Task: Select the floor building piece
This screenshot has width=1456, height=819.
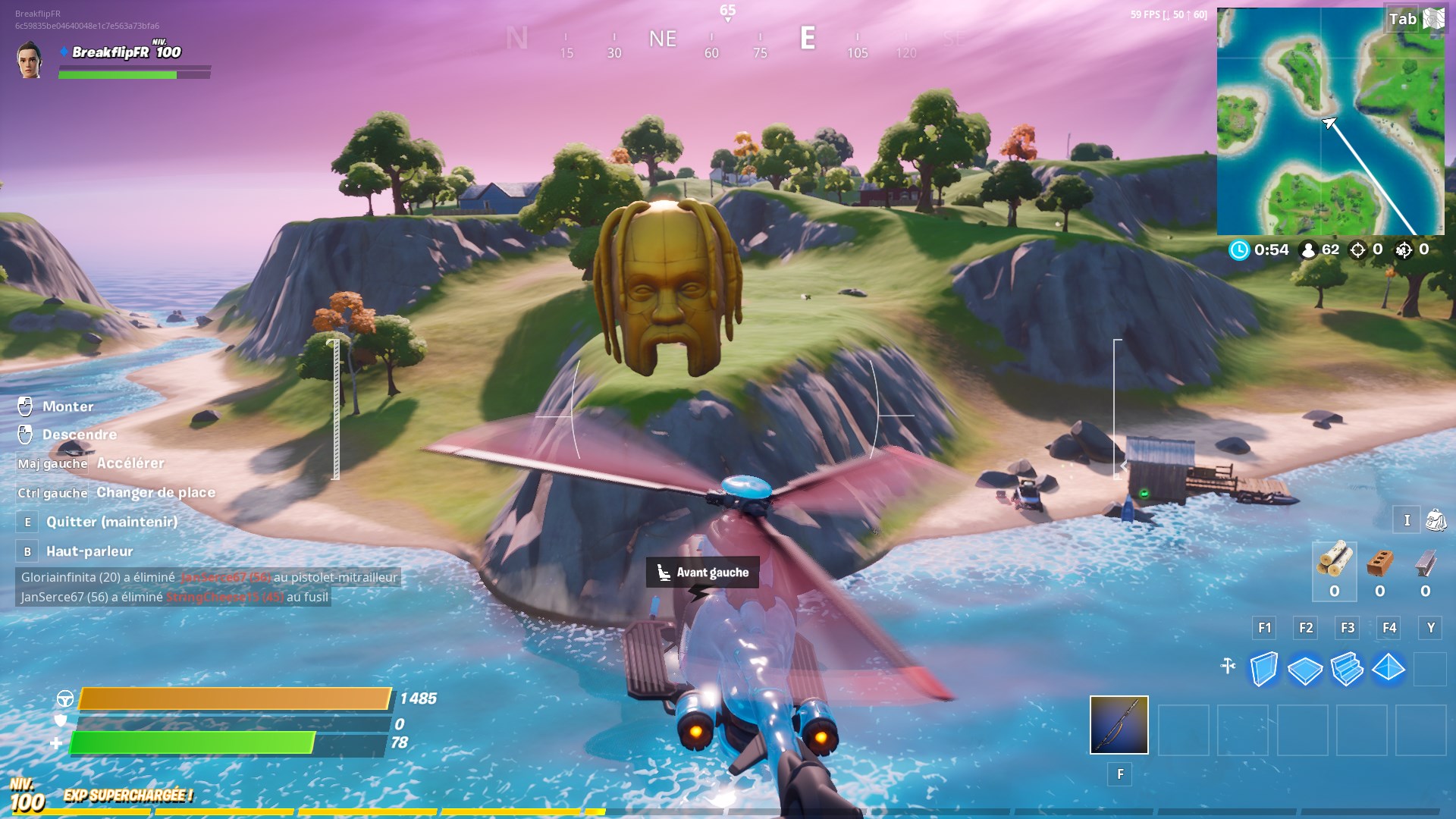Action: 1305,669
